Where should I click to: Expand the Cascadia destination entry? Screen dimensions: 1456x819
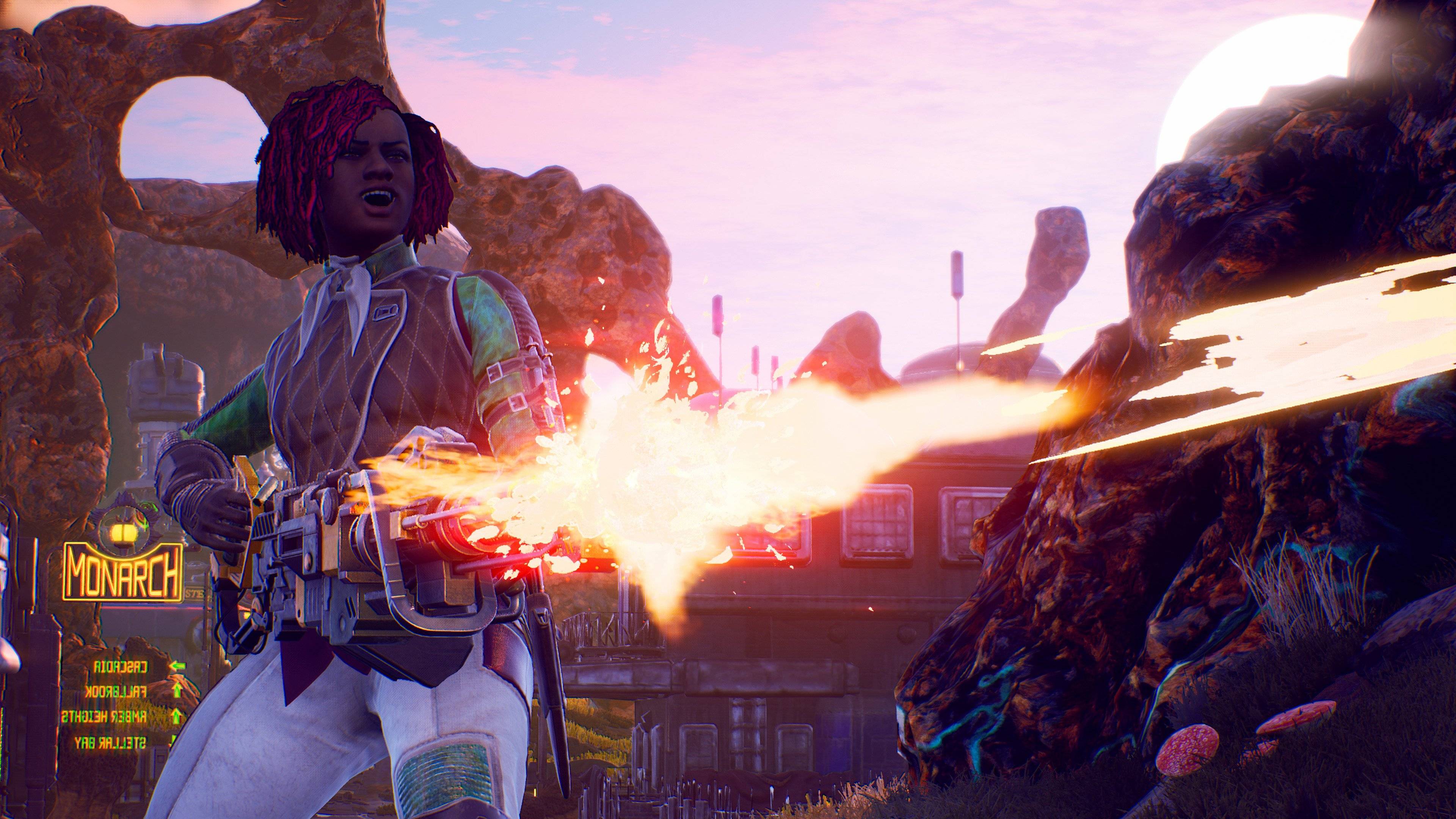tap(121, 667)
